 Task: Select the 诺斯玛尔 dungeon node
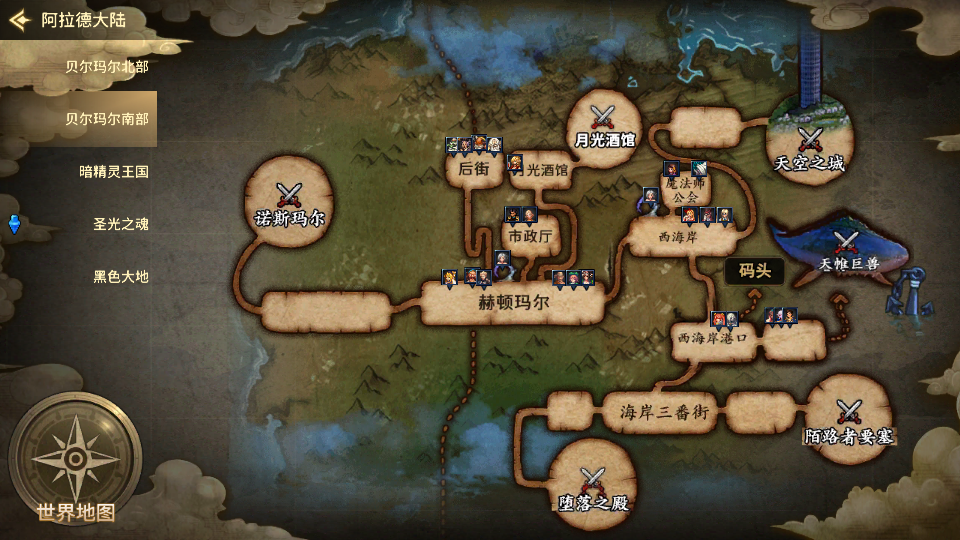click(x=290, y=202)
